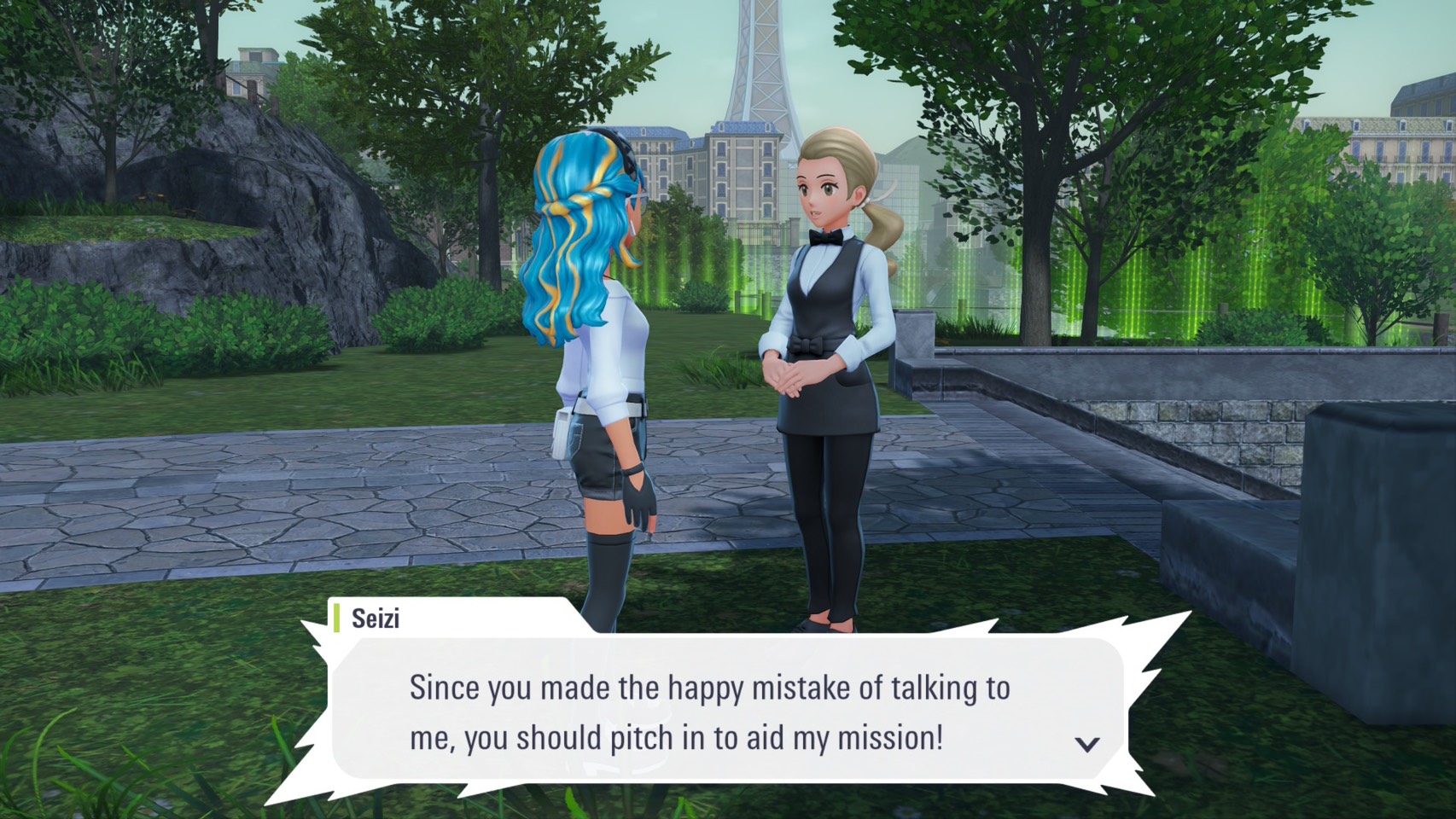Advance dialogue with the down arrow indicator
This screenshot has width=1456, height=819.
[1086, 744]
